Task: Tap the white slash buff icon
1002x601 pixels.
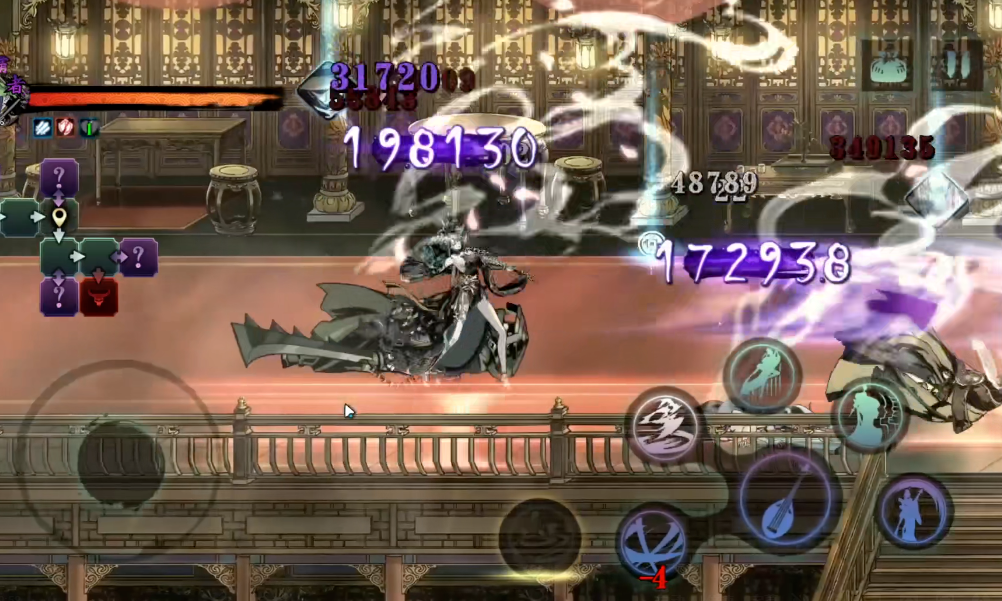Action: [x=43, y=127]
